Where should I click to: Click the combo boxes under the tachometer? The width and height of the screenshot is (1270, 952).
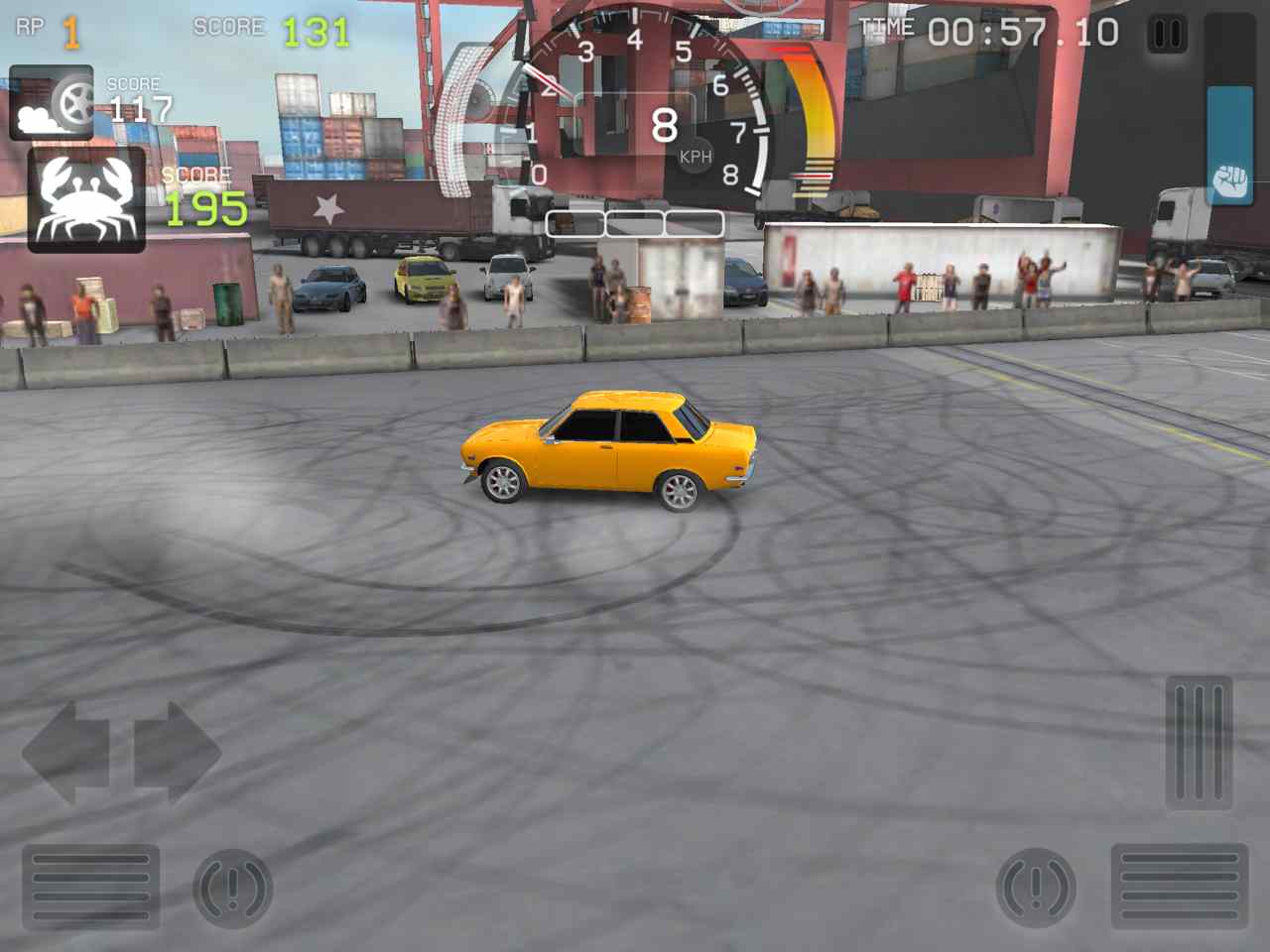click(x=632, y=223)
